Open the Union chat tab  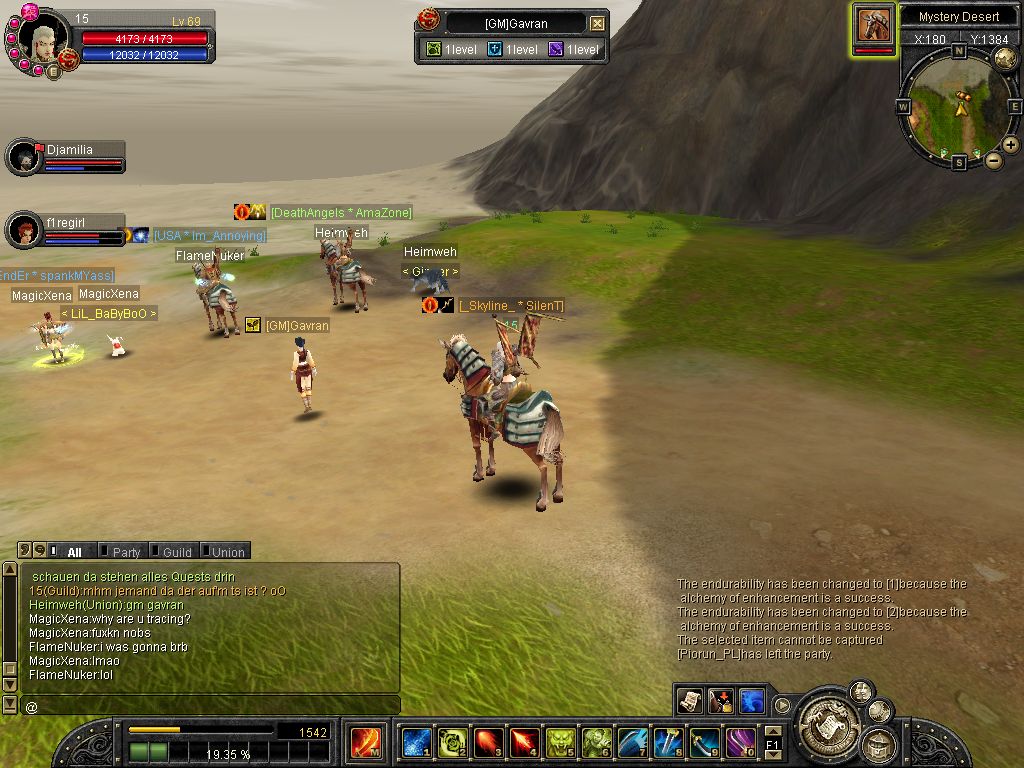[227, 551]
